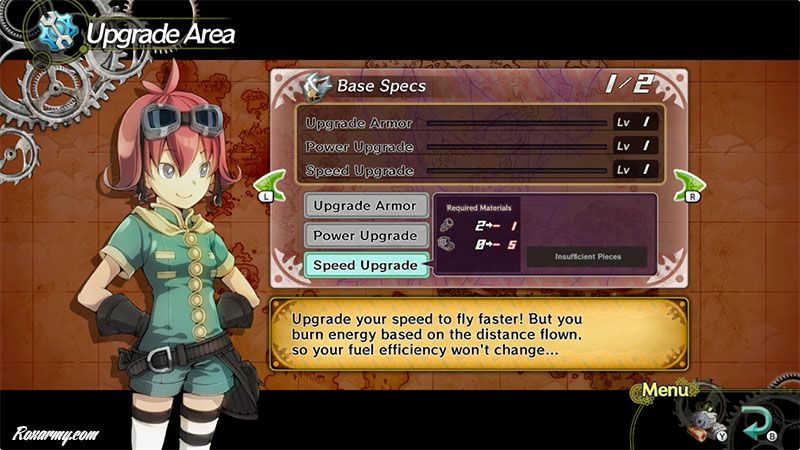
Task: Select the Upgrade Armor button
Action: (x=366, y=205)
